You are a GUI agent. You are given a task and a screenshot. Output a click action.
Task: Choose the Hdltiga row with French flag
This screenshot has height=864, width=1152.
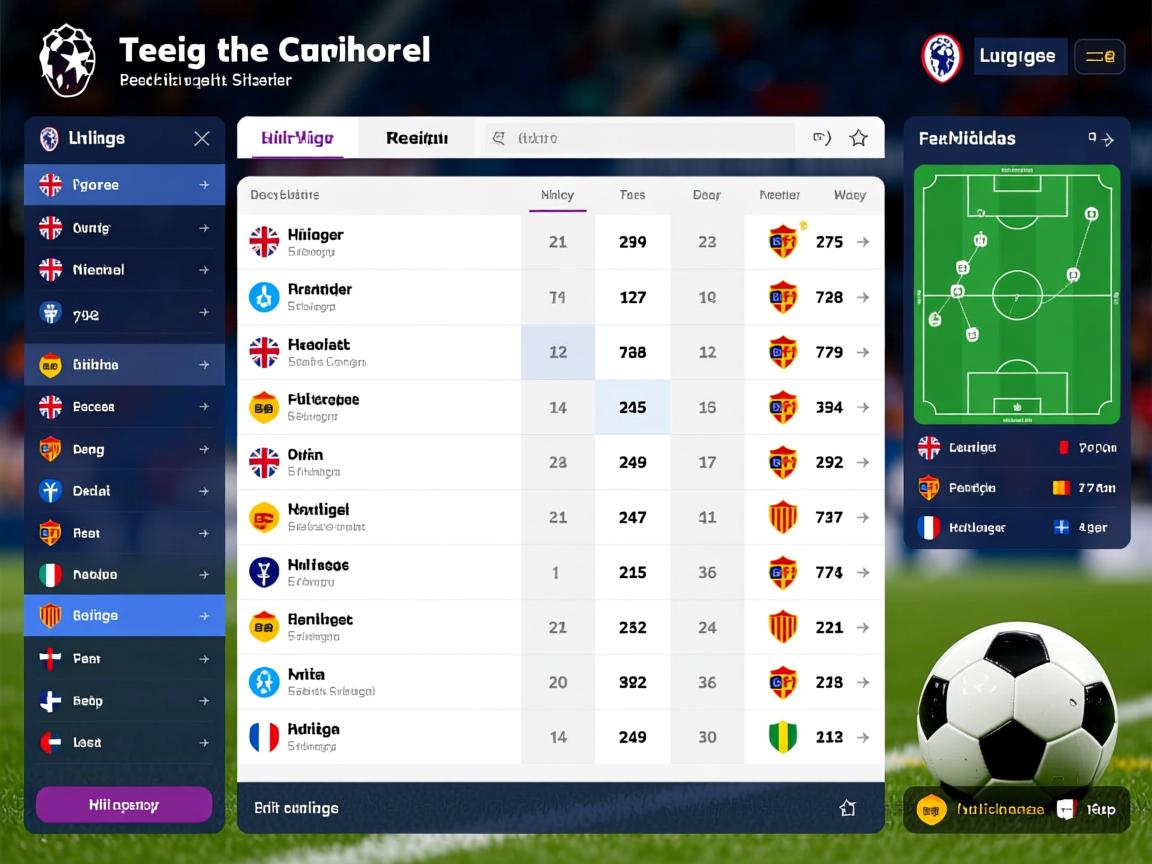(x=380, y=737)
